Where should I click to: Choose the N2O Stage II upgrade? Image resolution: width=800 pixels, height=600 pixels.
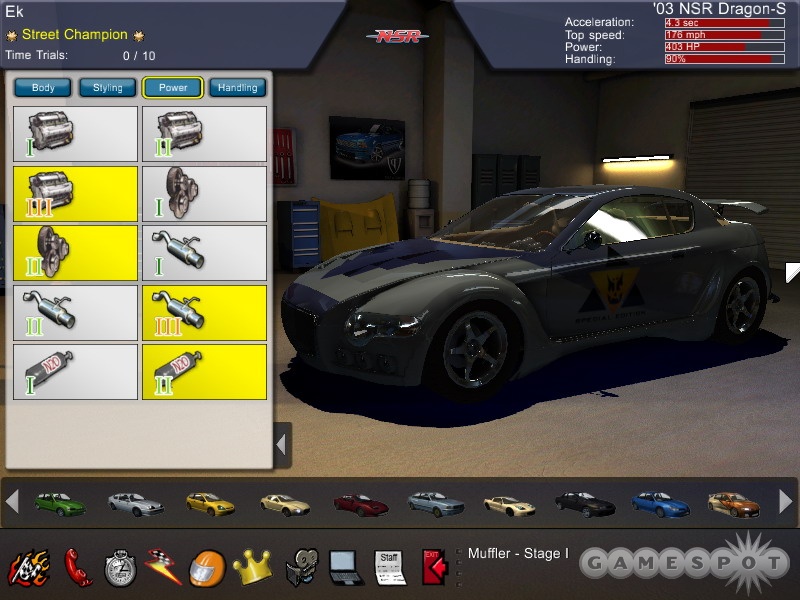pos(204,372)
